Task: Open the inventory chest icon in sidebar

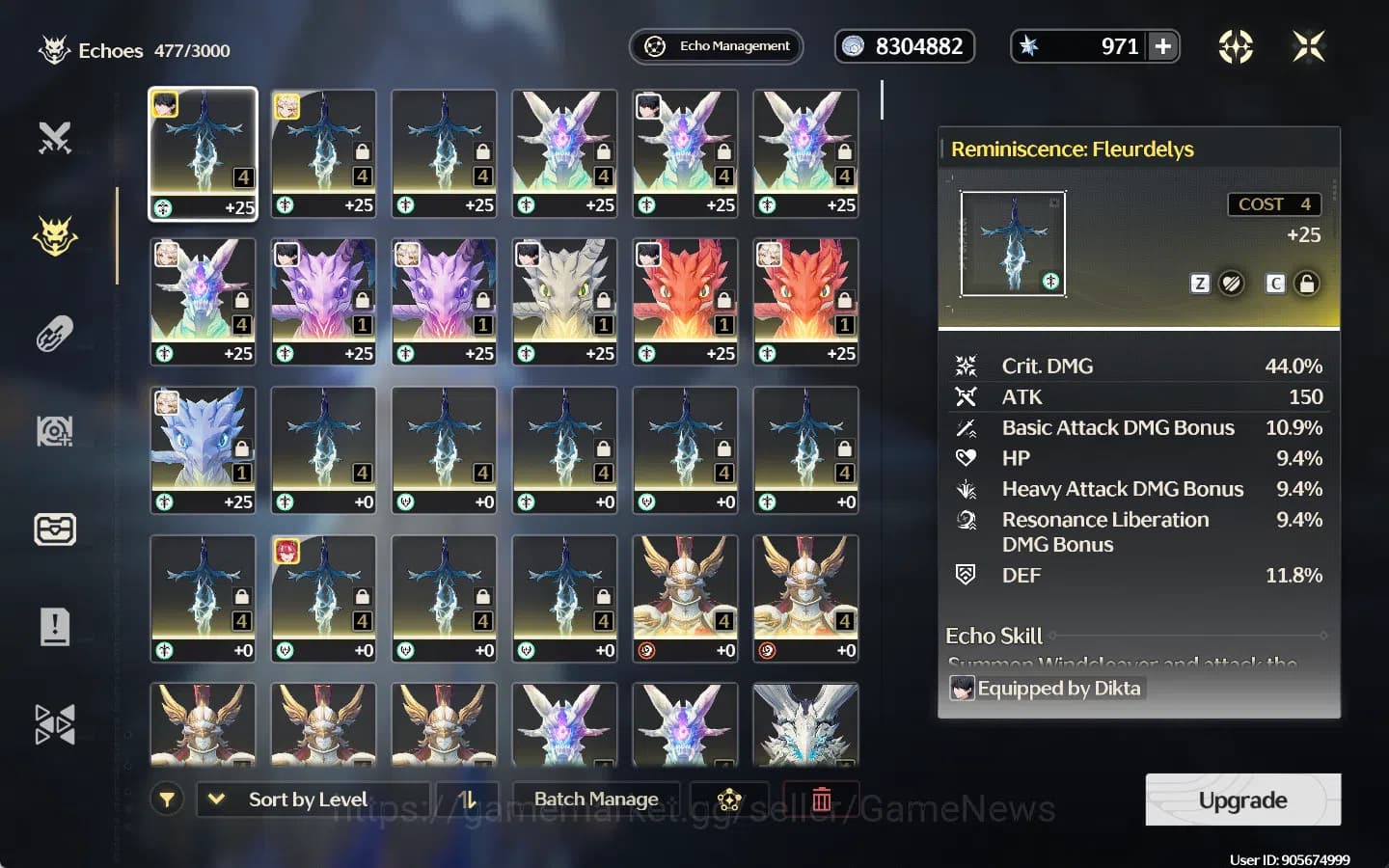Action: point(55,529)
